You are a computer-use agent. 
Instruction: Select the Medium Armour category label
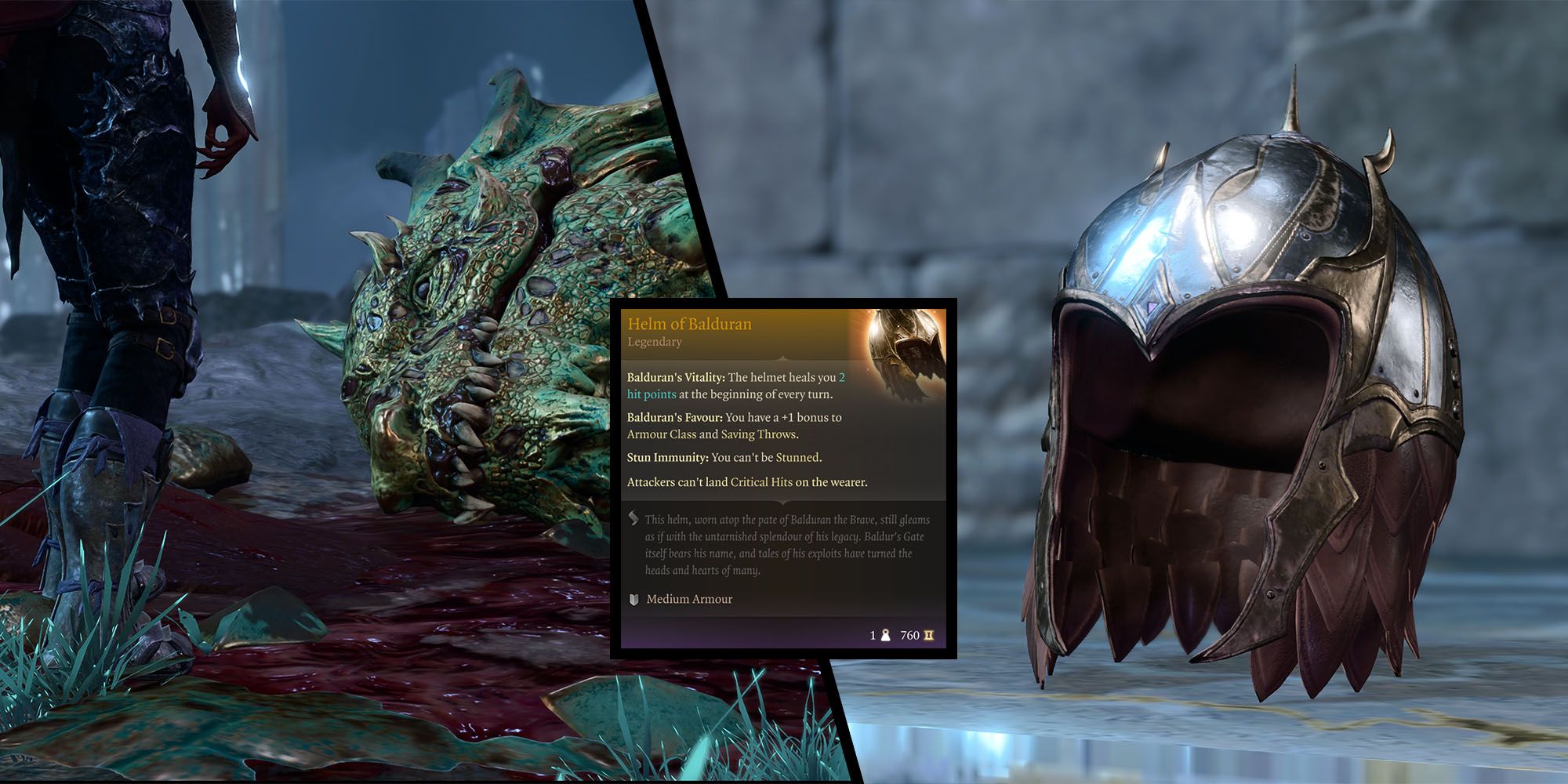coord(689,599)
